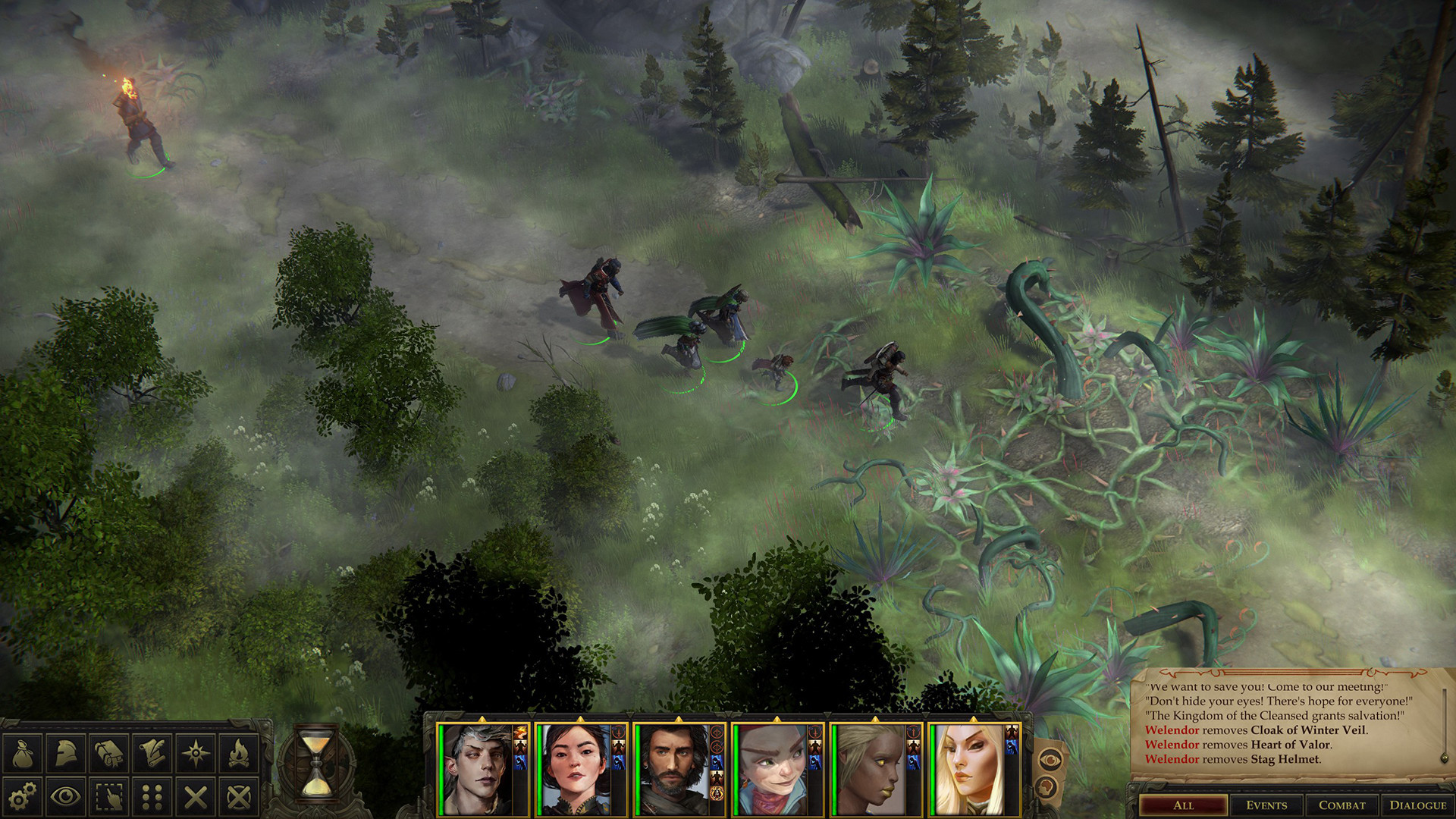Open the spellbook icon

coord(109,753)
